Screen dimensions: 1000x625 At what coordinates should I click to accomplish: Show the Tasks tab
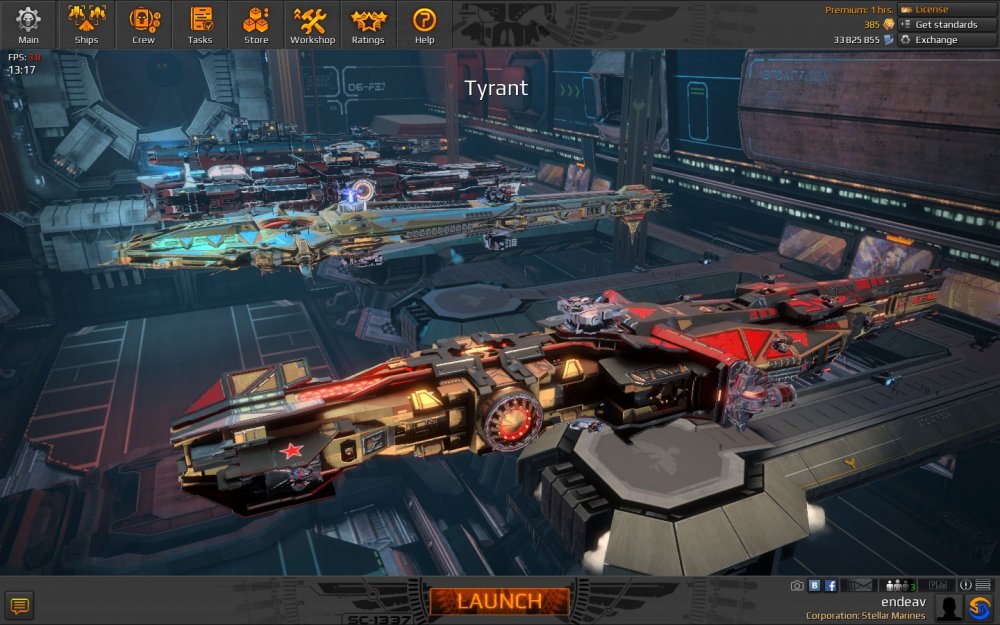[x=200, y=25]
